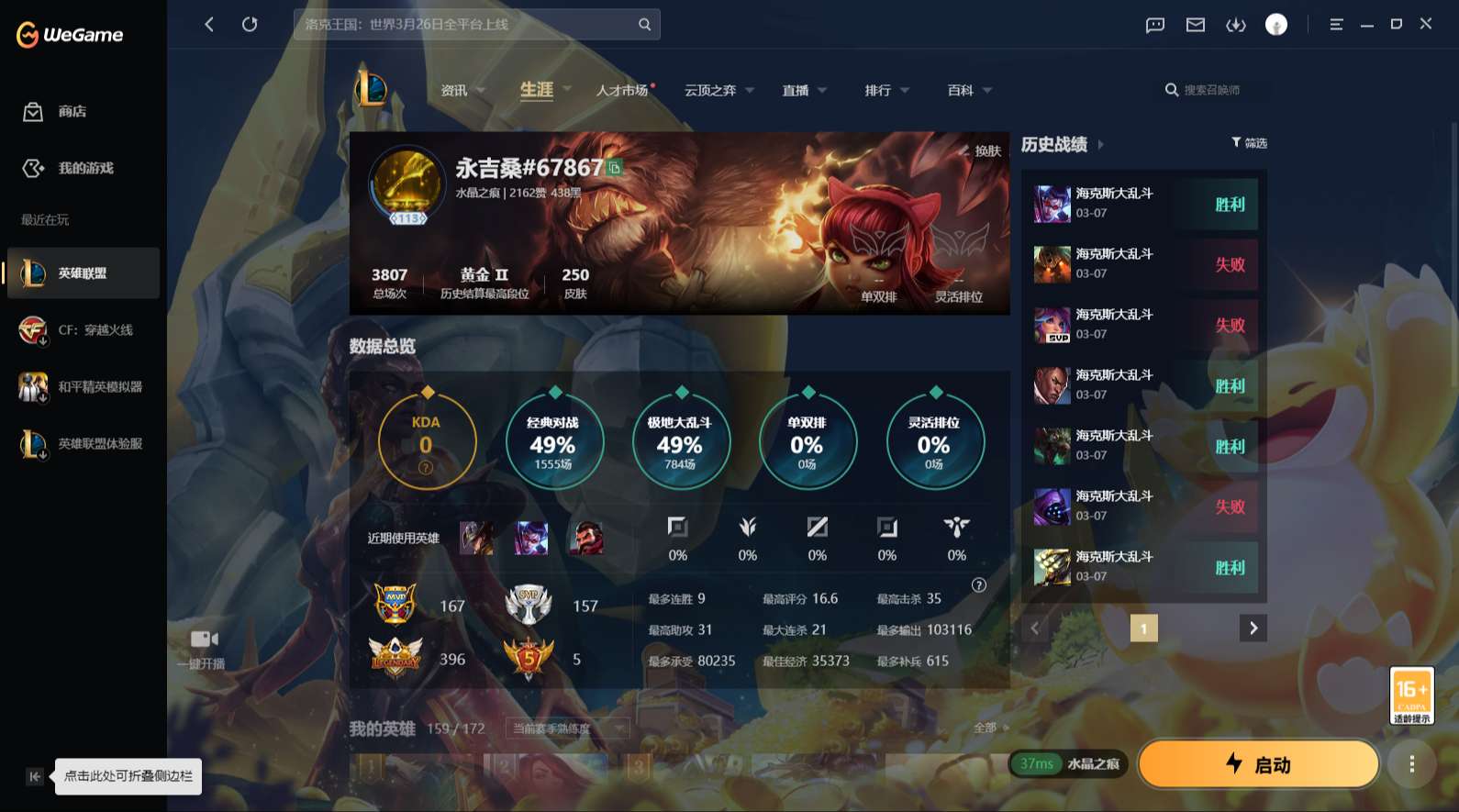Expand the 排行 dropdown menu

tap(885, 90)
